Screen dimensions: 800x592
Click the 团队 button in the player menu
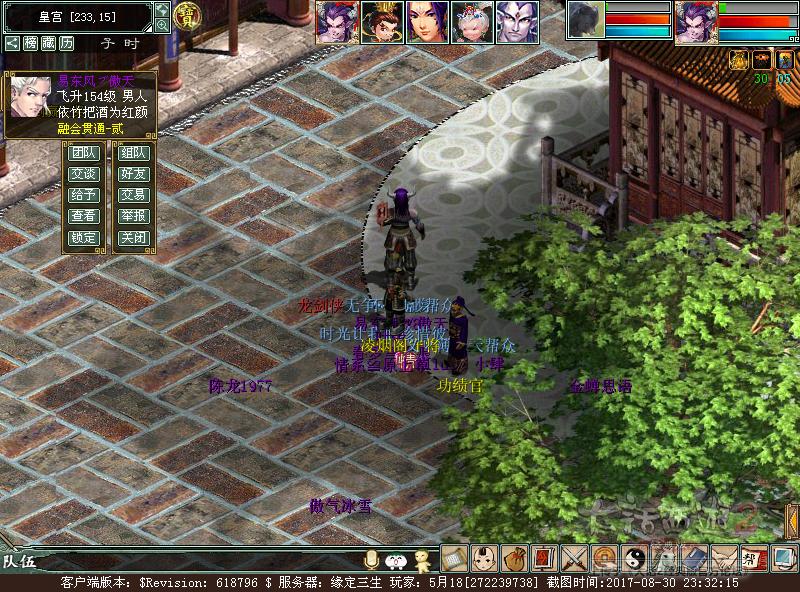[x=83, y=153]
